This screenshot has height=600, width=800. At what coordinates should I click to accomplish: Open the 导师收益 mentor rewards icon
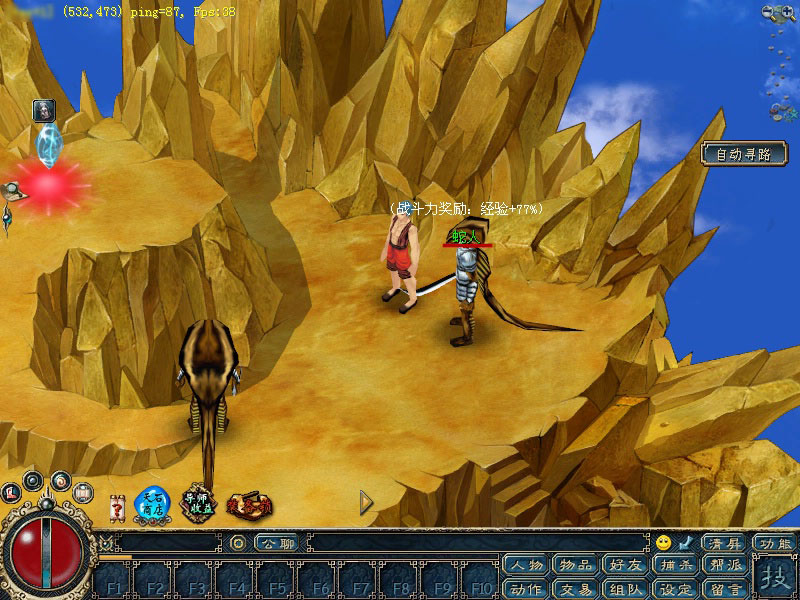[198, 503]
